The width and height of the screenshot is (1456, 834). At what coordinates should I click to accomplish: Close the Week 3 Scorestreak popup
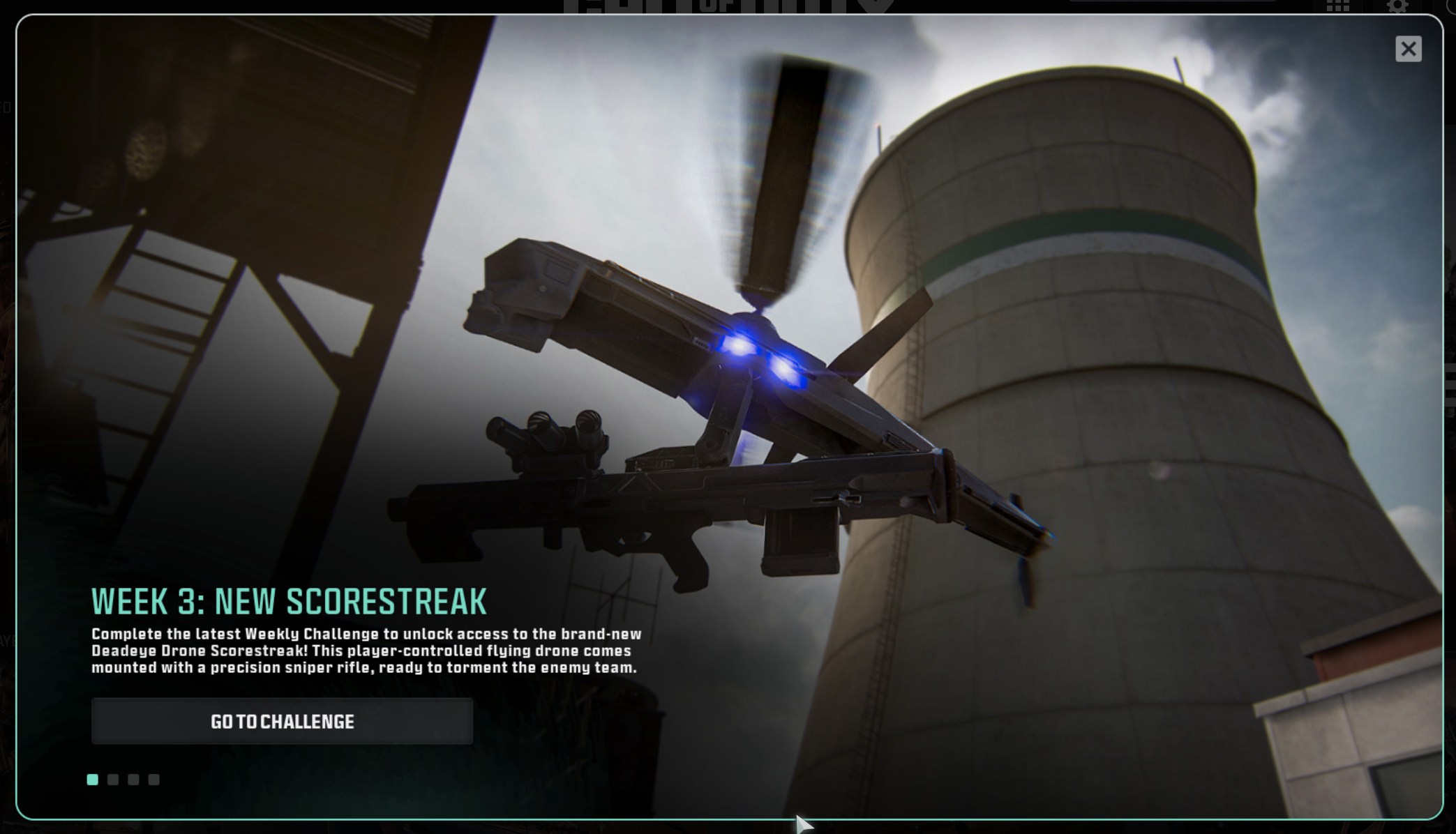tap(1408, 49)
